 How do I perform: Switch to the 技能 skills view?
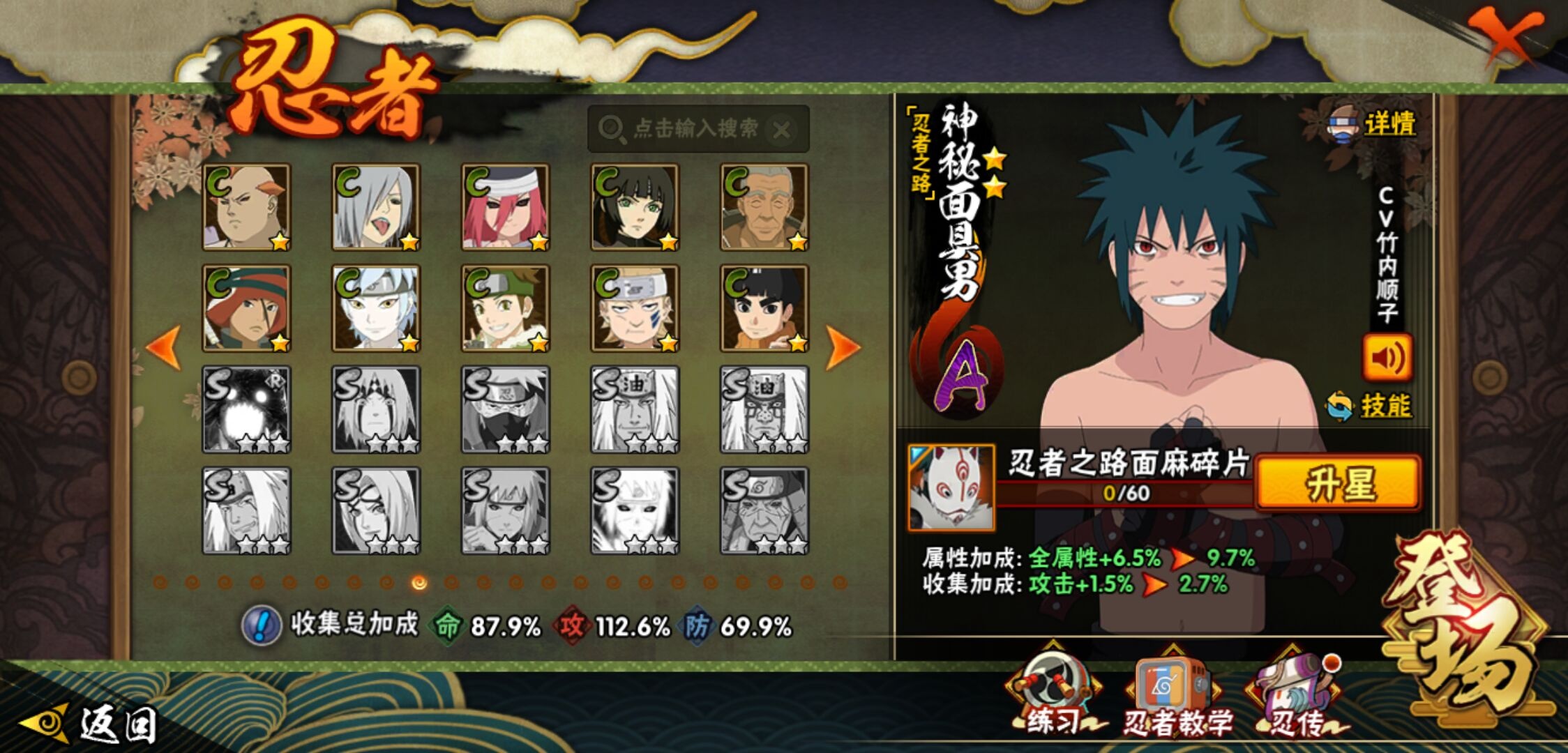pyautogui.click(x=1384, y=406)
